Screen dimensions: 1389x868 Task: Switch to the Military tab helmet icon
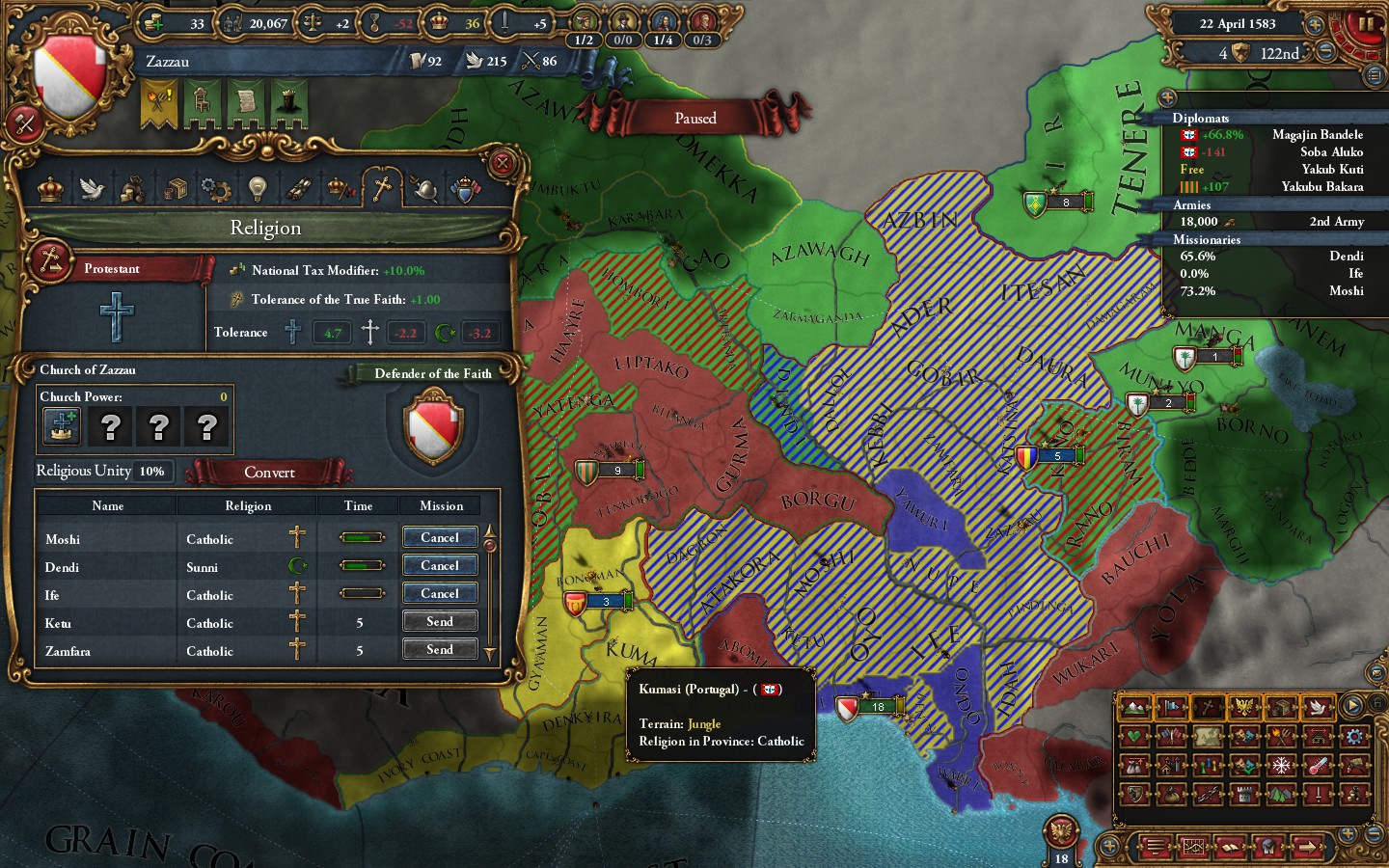coord(426,190)
